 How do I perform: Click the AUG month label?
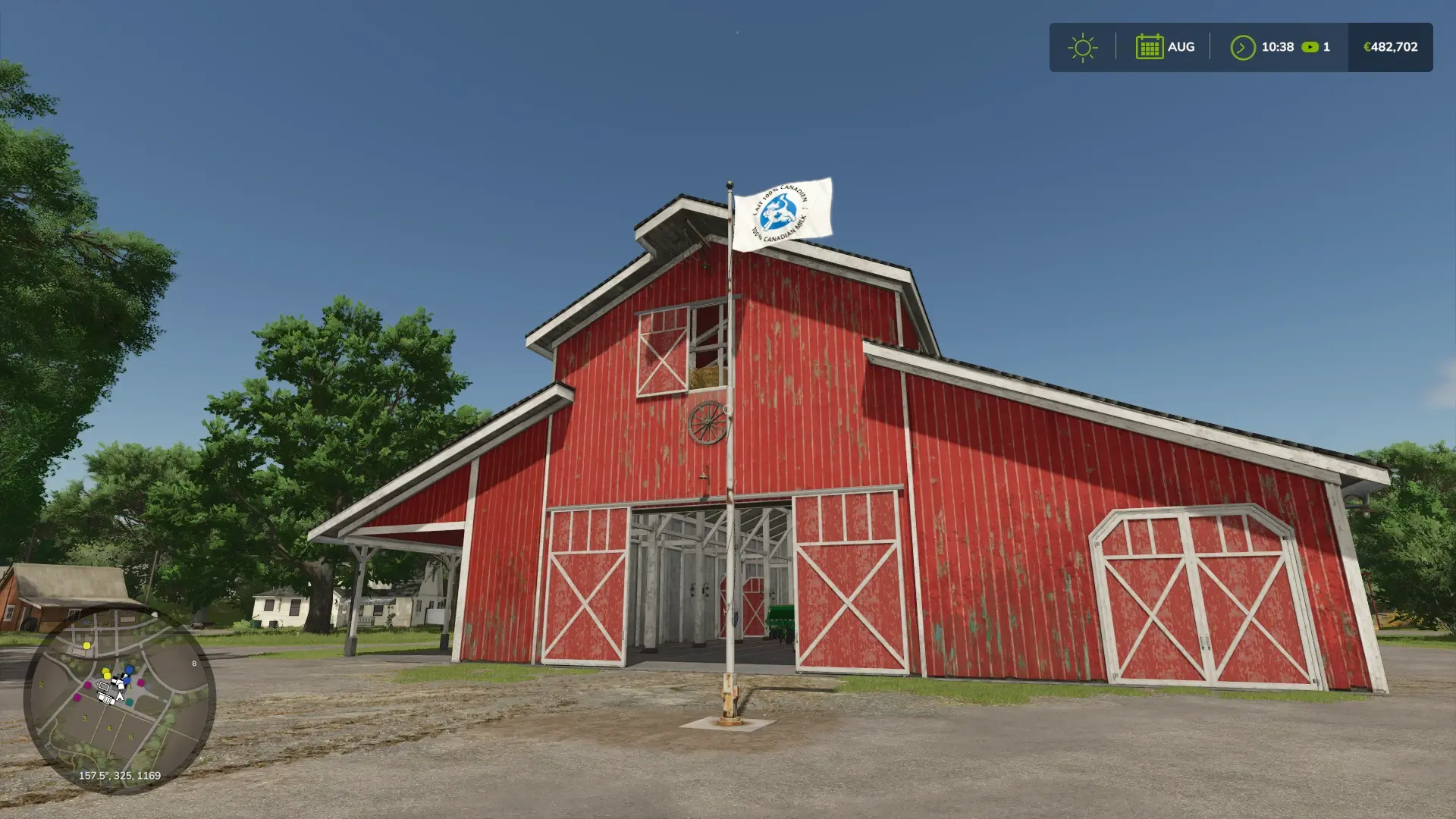click(x=1181, y=46)
